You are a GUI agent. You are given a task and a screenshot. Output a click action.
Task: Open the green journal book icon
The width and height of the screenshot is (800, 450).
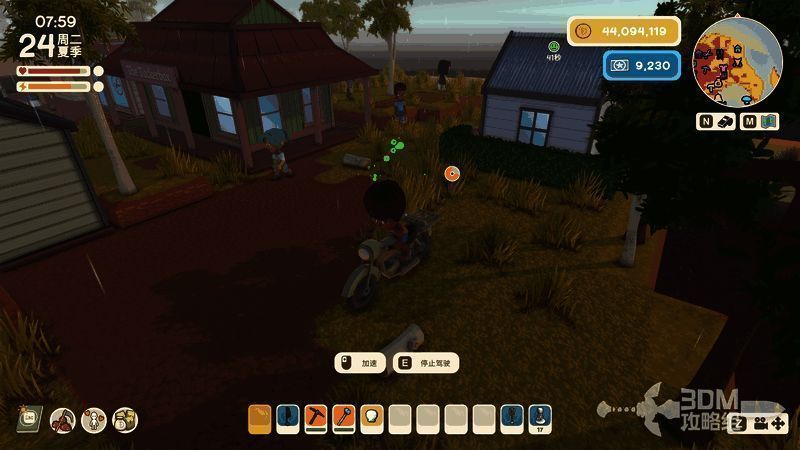30,418
